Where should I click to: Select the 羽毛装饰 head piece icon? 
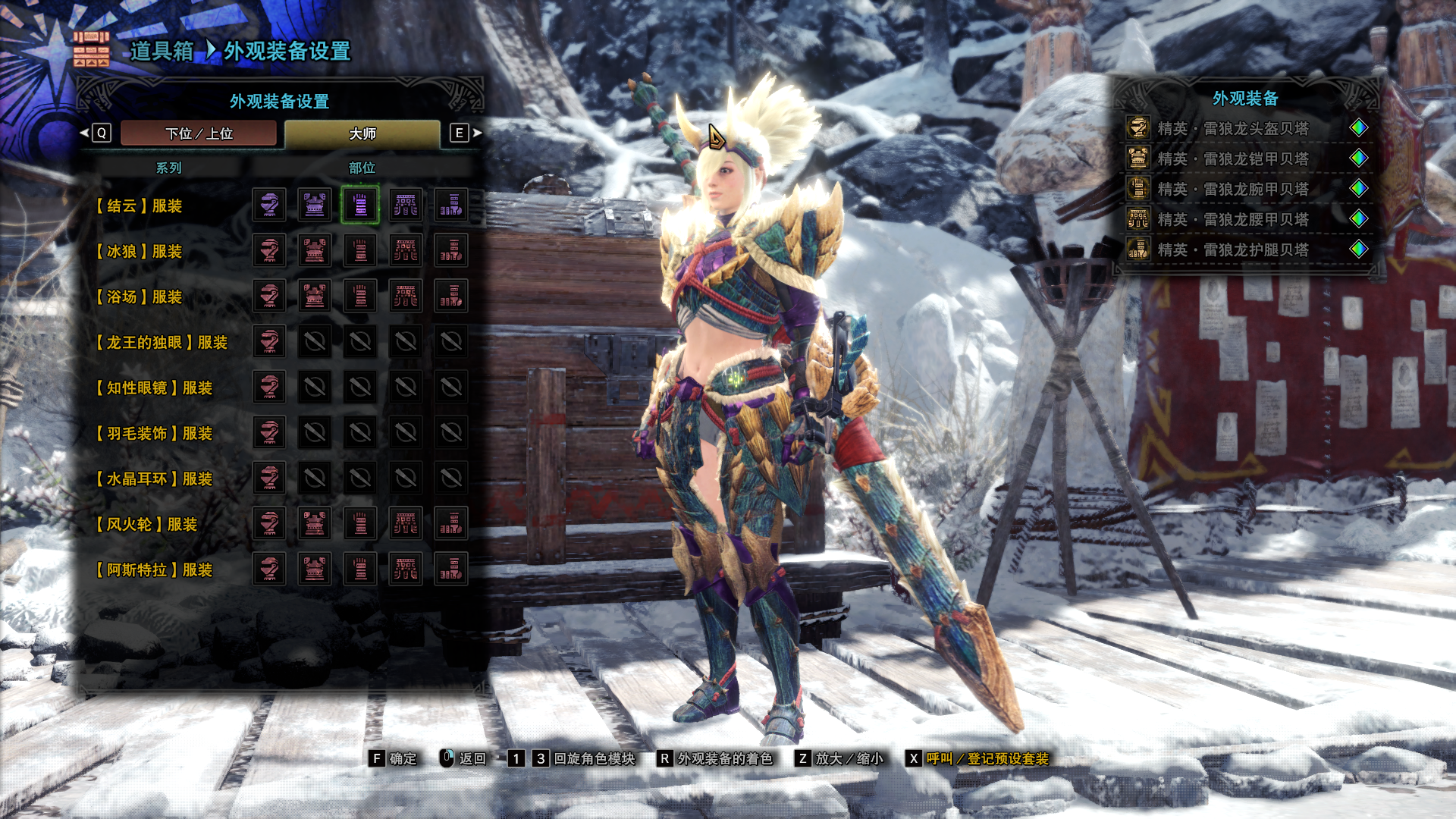[x=269, y=433]
